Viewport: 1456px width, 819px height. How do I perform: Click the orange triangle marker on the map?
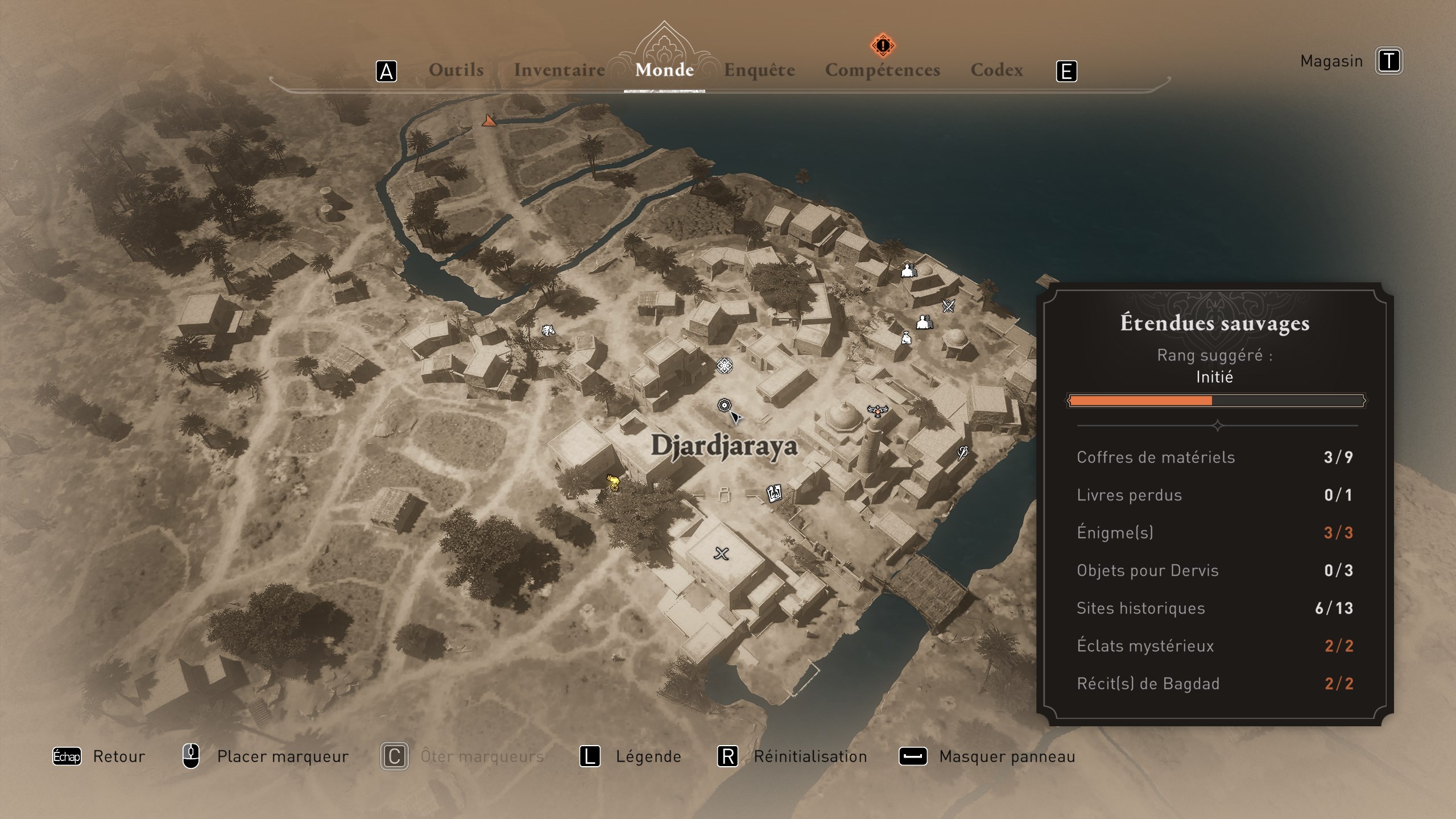[x=489, y=121]
